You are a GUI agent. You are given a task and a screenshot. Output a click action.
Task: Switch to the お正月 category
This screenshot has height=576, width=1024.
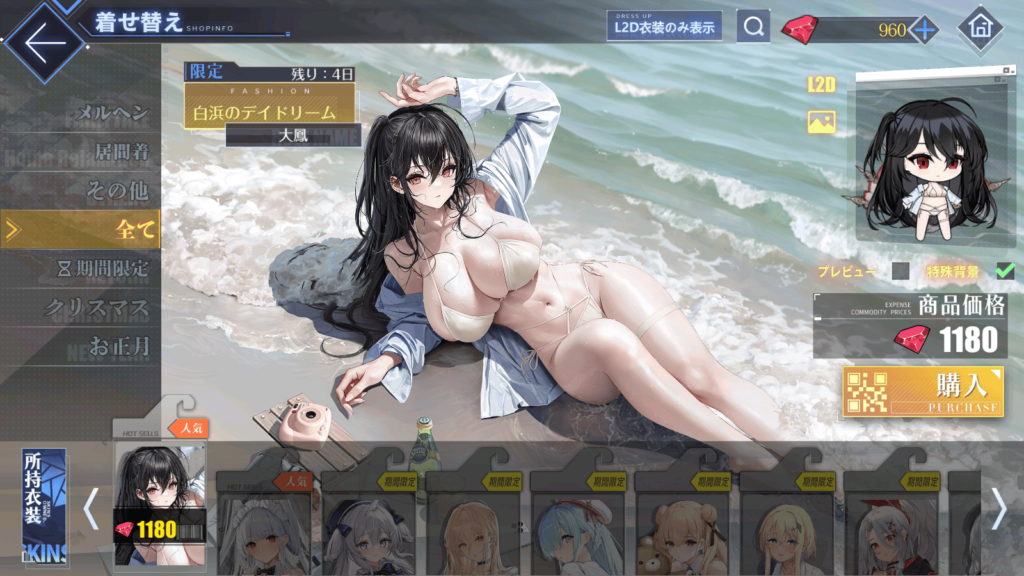[118, 346]
